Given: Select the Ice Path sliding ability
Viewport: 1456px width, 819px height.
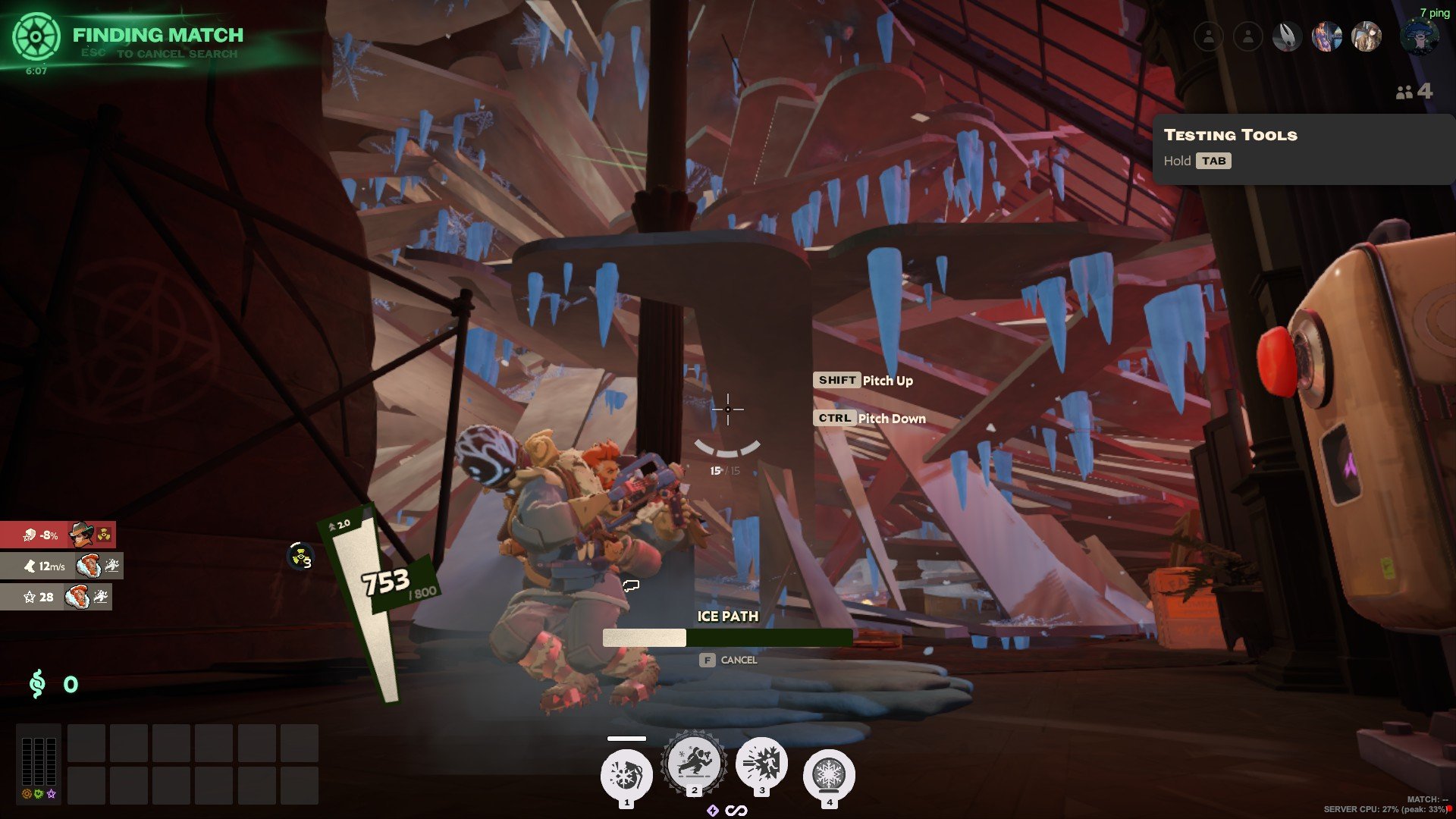Looking at the screenshot, I should point(694,763).
